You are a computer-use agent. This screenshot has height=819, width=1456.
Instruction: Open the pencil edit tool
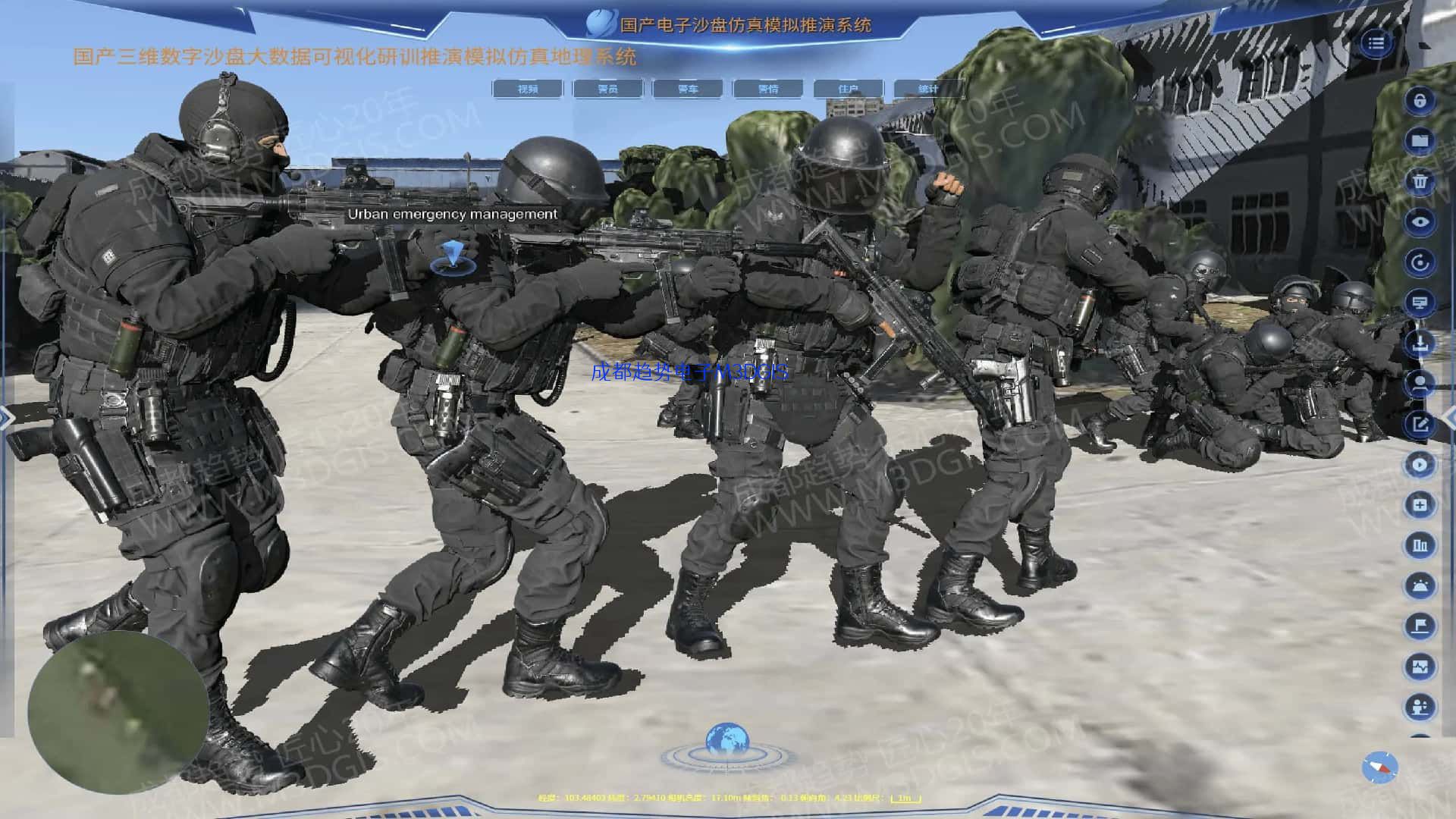click(1420, 424)
